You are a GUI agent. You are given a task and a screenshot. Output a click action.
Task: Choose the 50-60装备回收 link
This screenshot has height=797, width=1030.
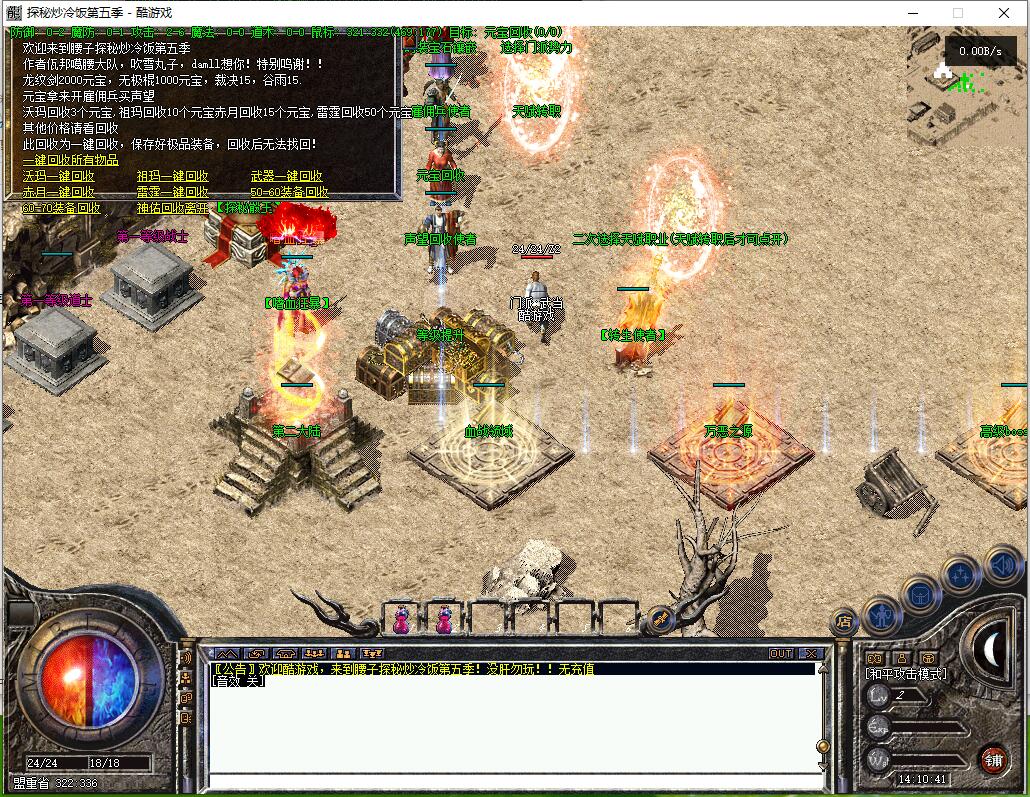click(x=290, y=192)
